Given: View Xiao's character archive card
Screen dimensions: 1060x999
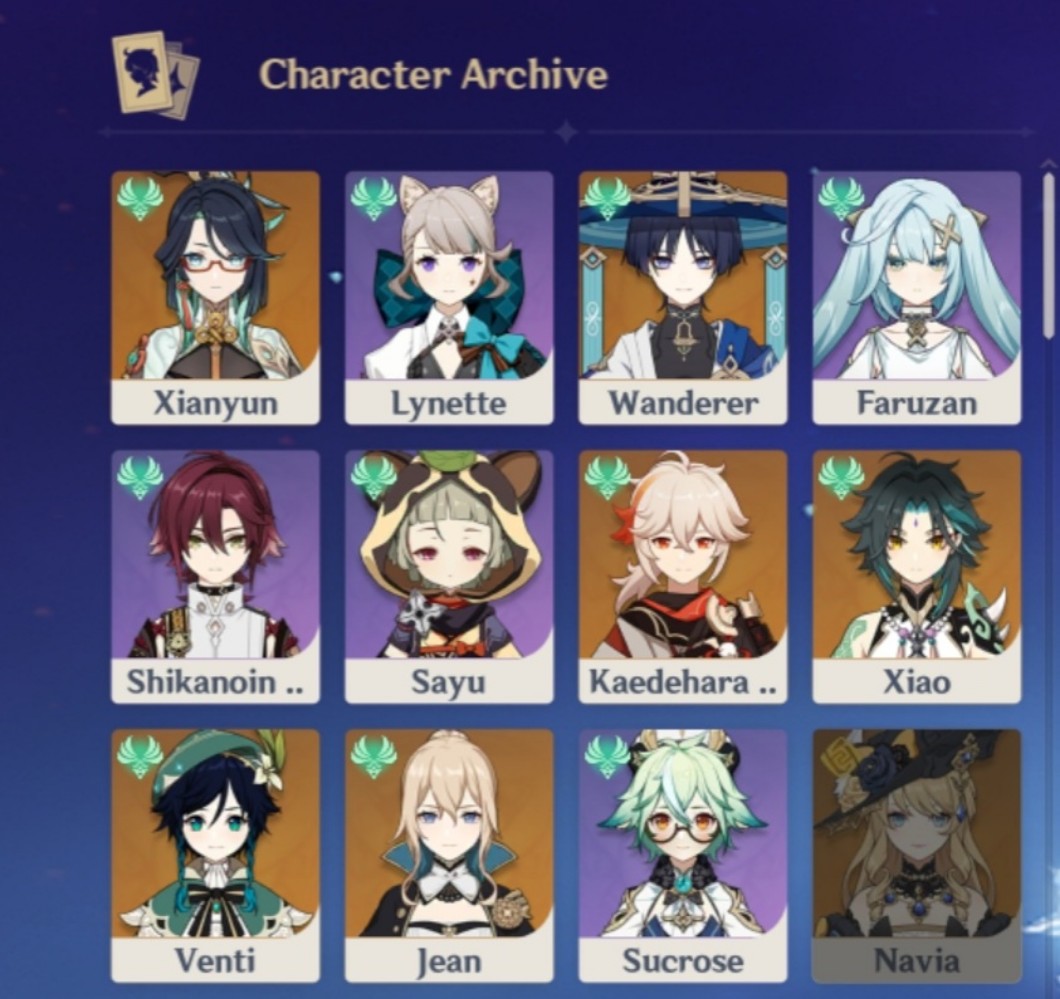Looking at the screenshot, I should [916, 575].
